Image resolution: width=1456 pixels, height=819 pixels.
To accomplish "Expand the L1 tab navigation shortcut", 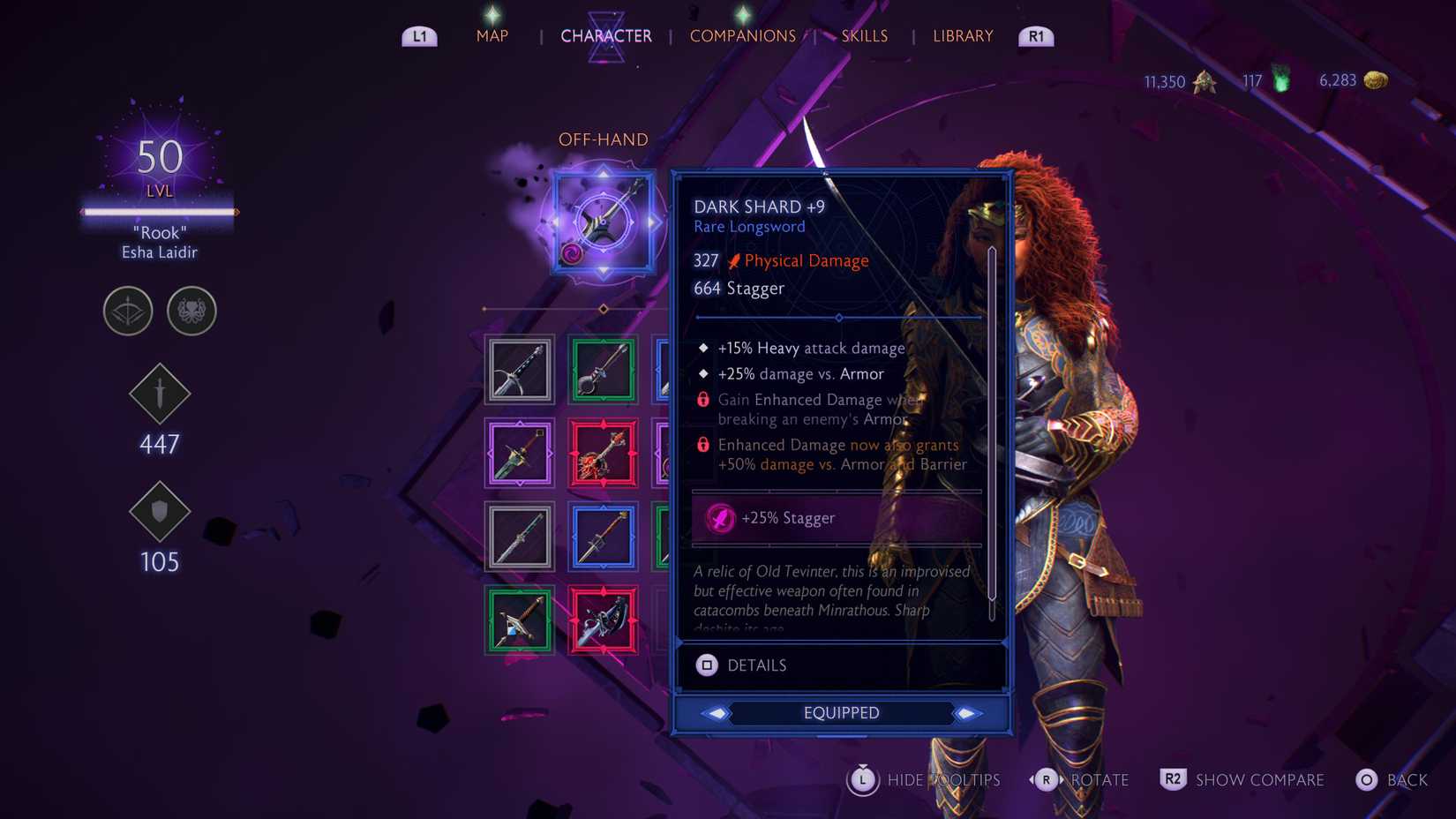I will 419,36.
